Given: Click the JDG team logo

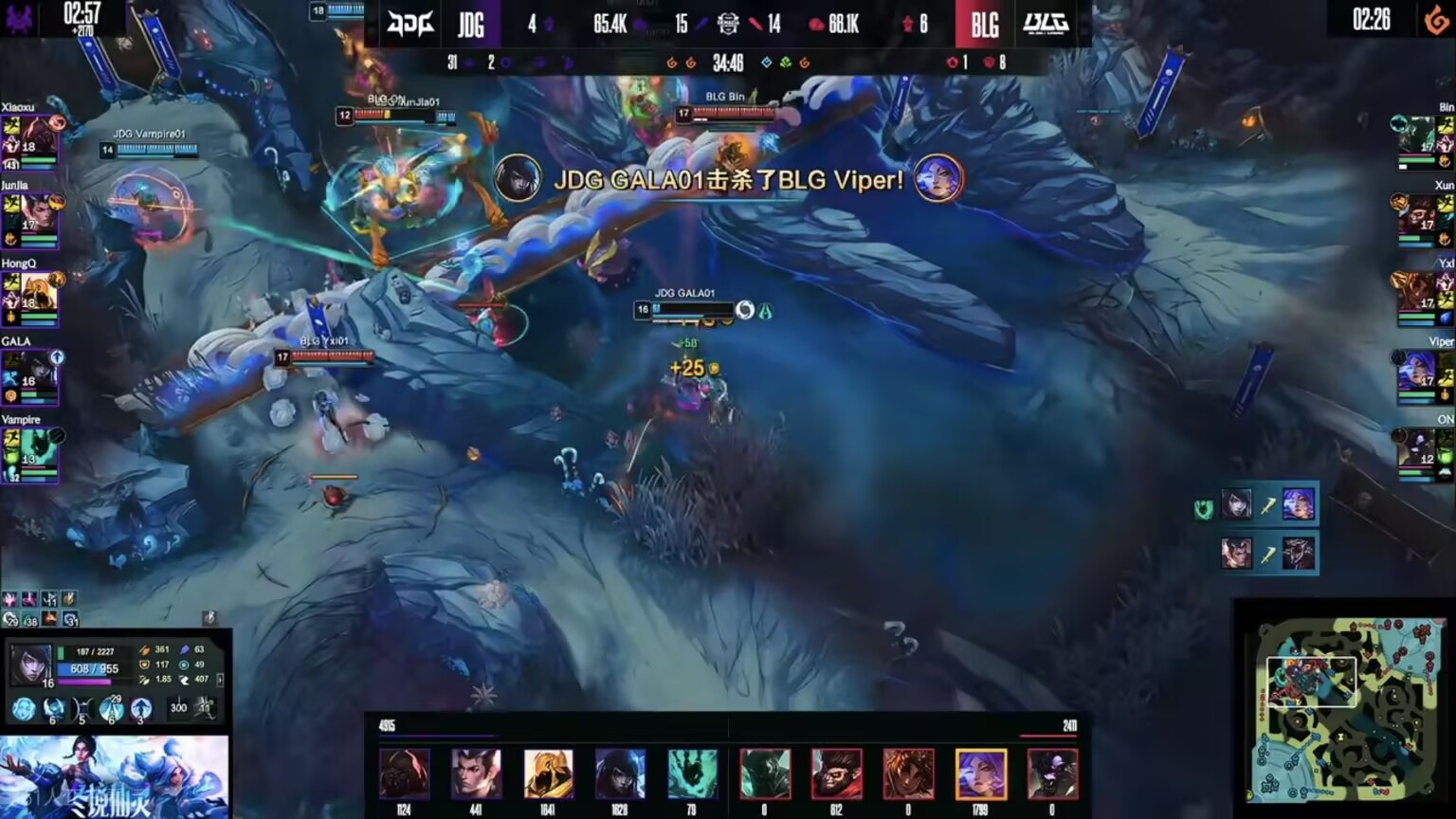Looking at the screenshot, I should tap(410, 23).
